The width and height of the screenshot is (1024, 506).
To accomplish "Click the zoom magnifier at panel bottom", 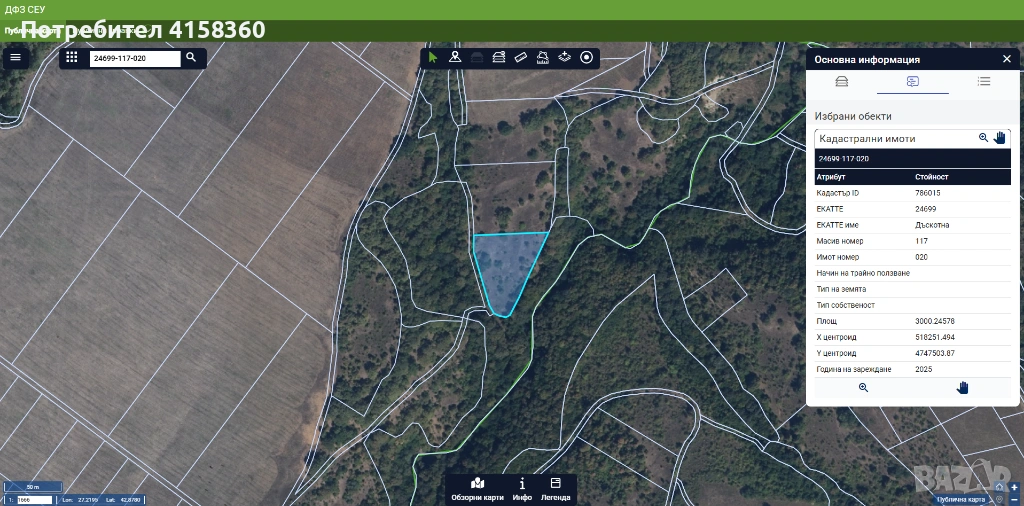I will [863, 387].
